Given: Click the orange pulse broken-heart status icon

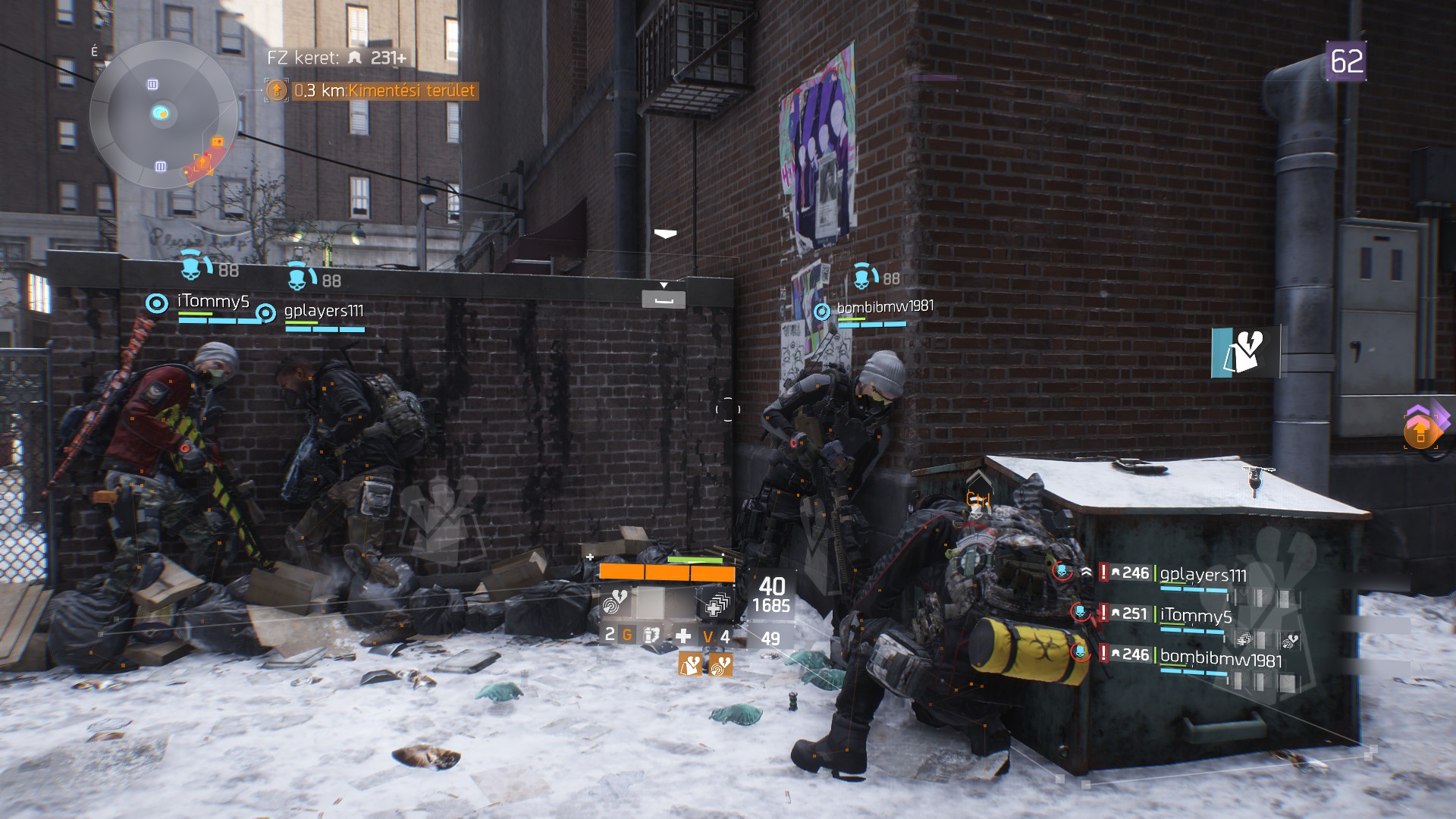Looking at the screenshot, I should click(x=720, y=665).
